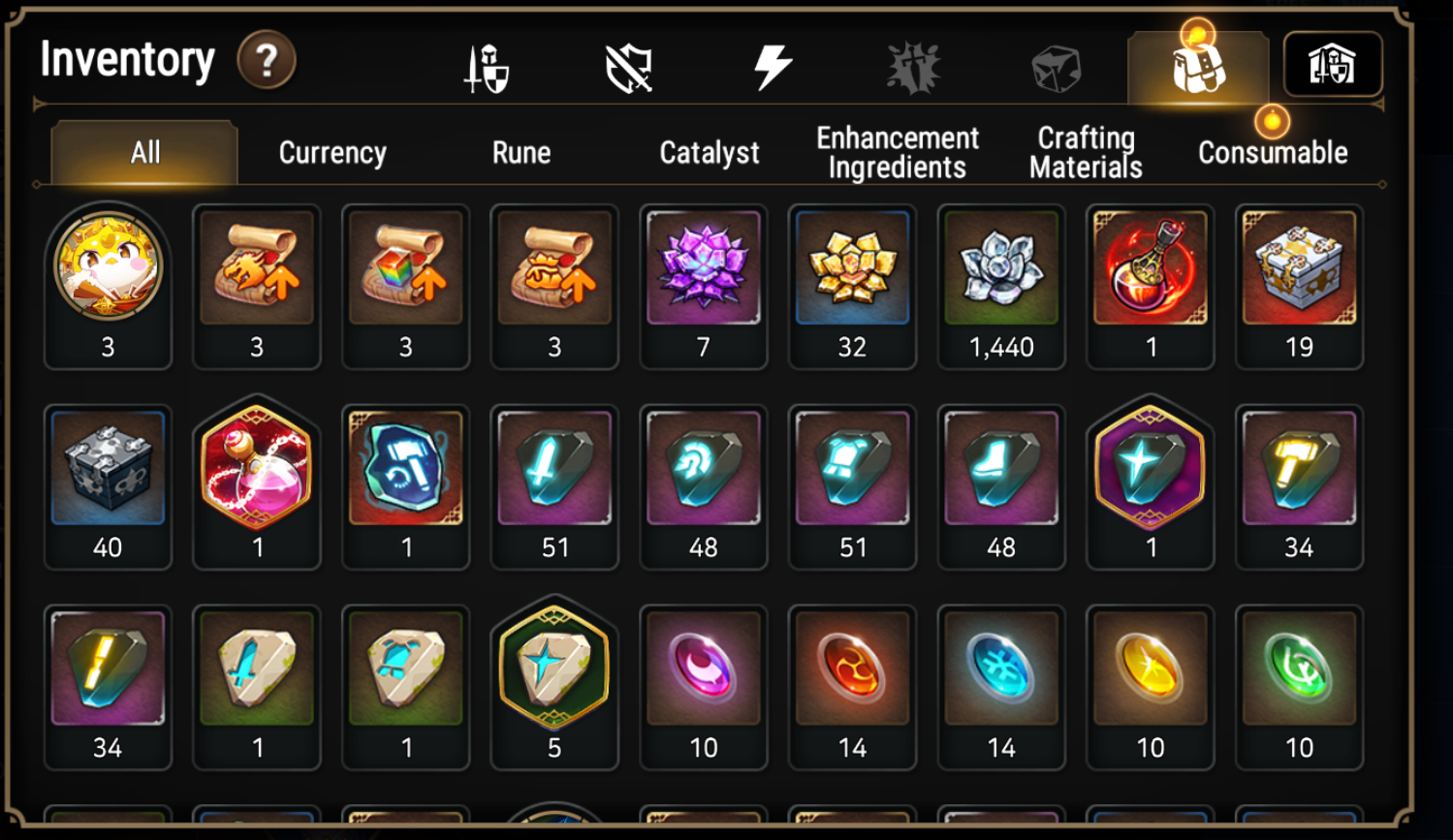Switch to the Consumable tab

(x=1273, y=151)
